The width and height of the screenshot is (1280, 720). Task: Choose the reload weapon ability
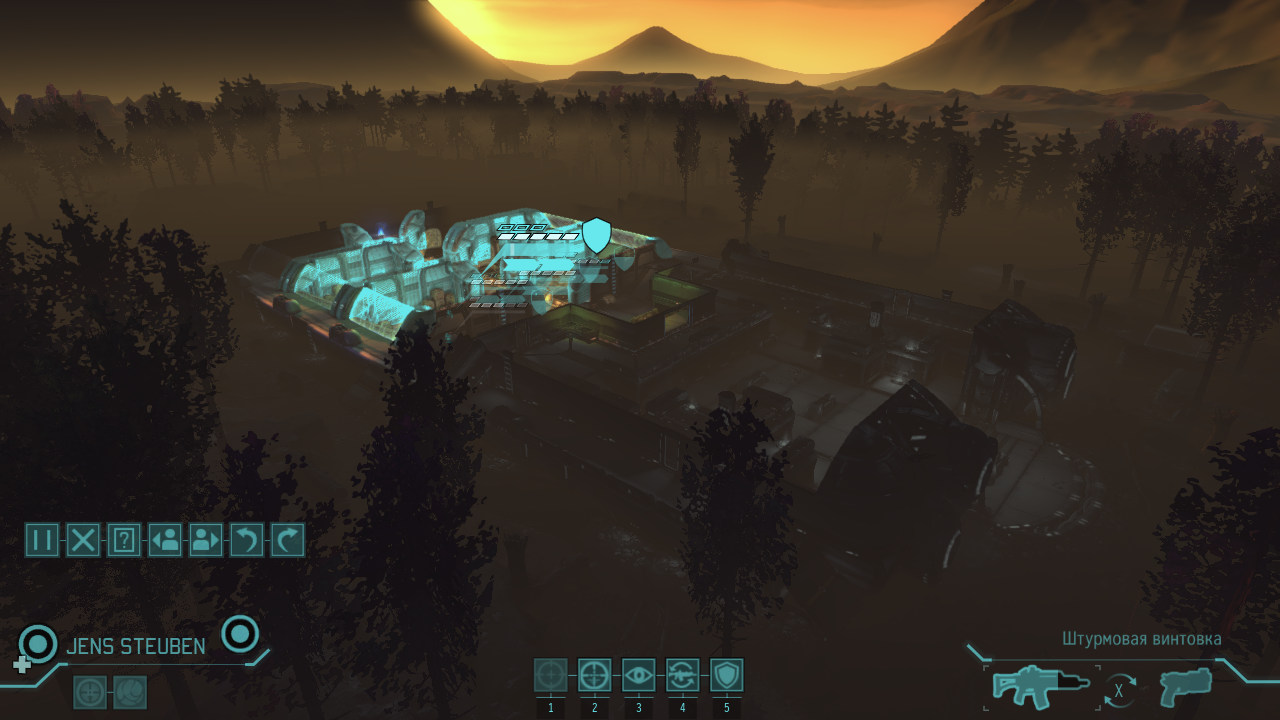tap(682, 675)
